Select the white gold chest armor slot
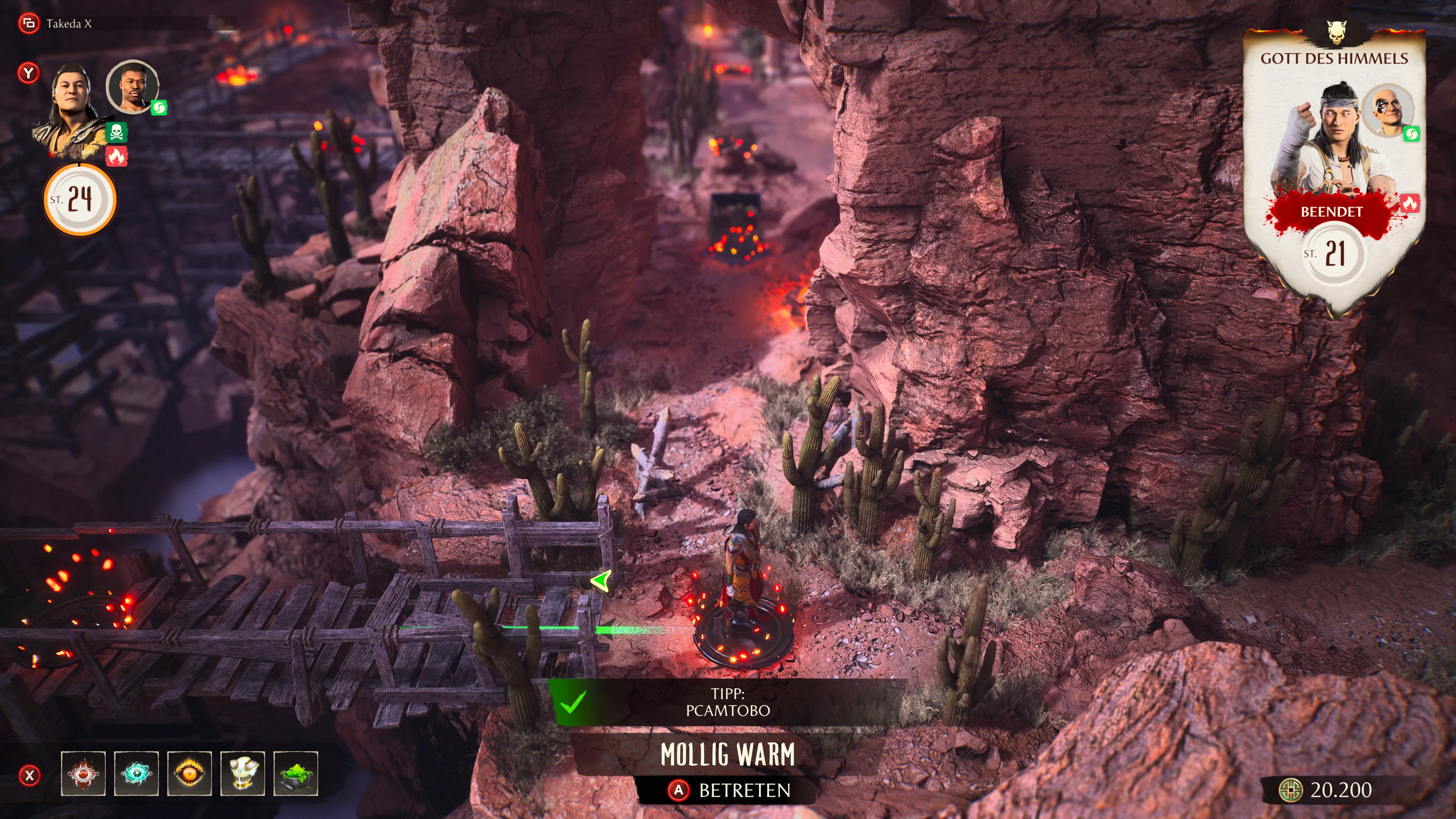1456x819 pixels. 243,773
